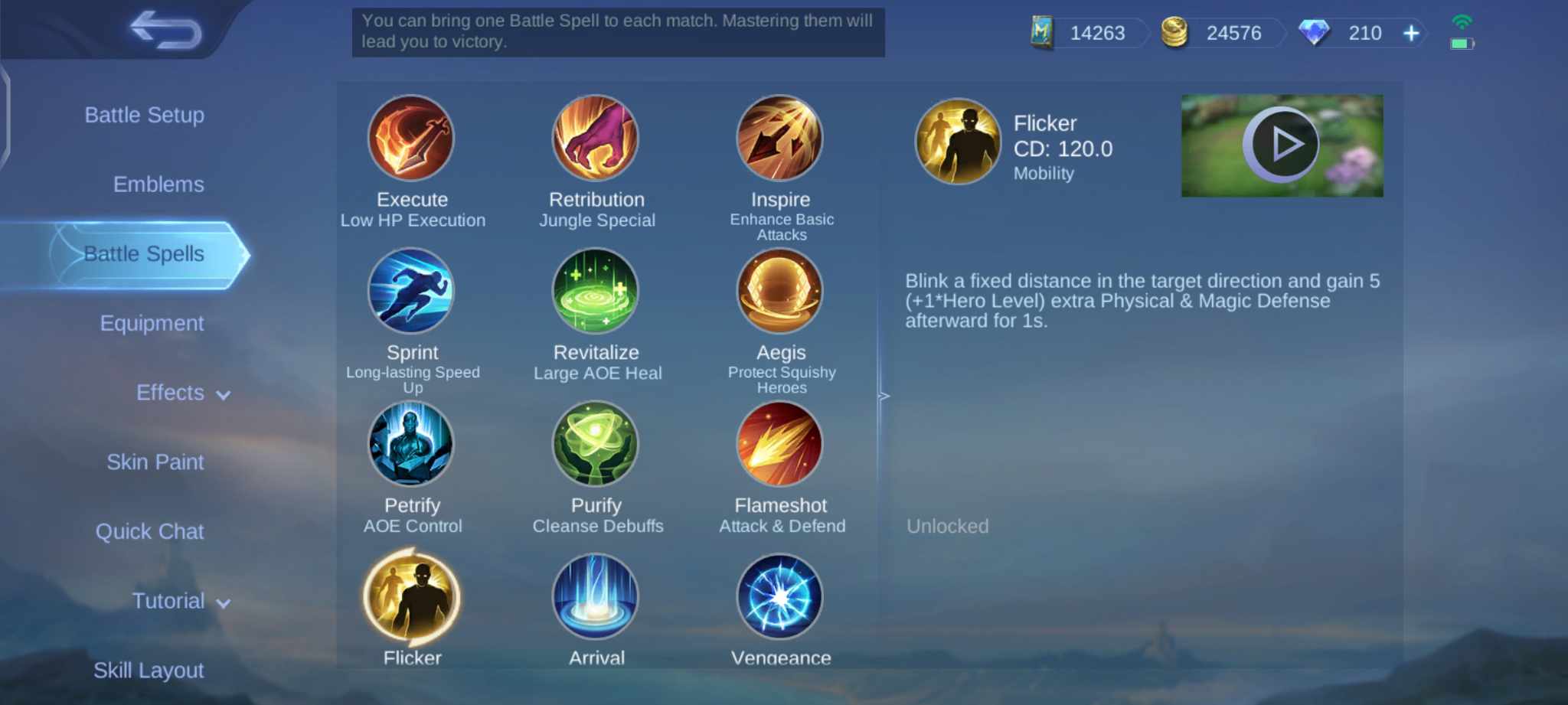Select the Execute battle spell icon
This screenshot has width=1568, height=705.
coord(412,139)
